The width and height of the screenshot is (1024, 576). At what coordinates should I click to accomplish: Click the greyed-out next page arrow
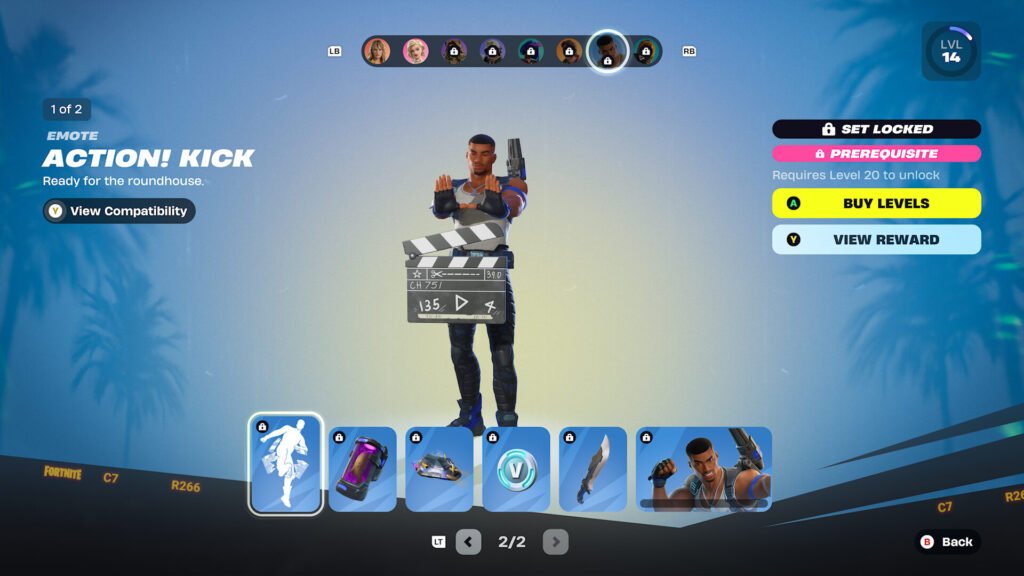(555, 542)
